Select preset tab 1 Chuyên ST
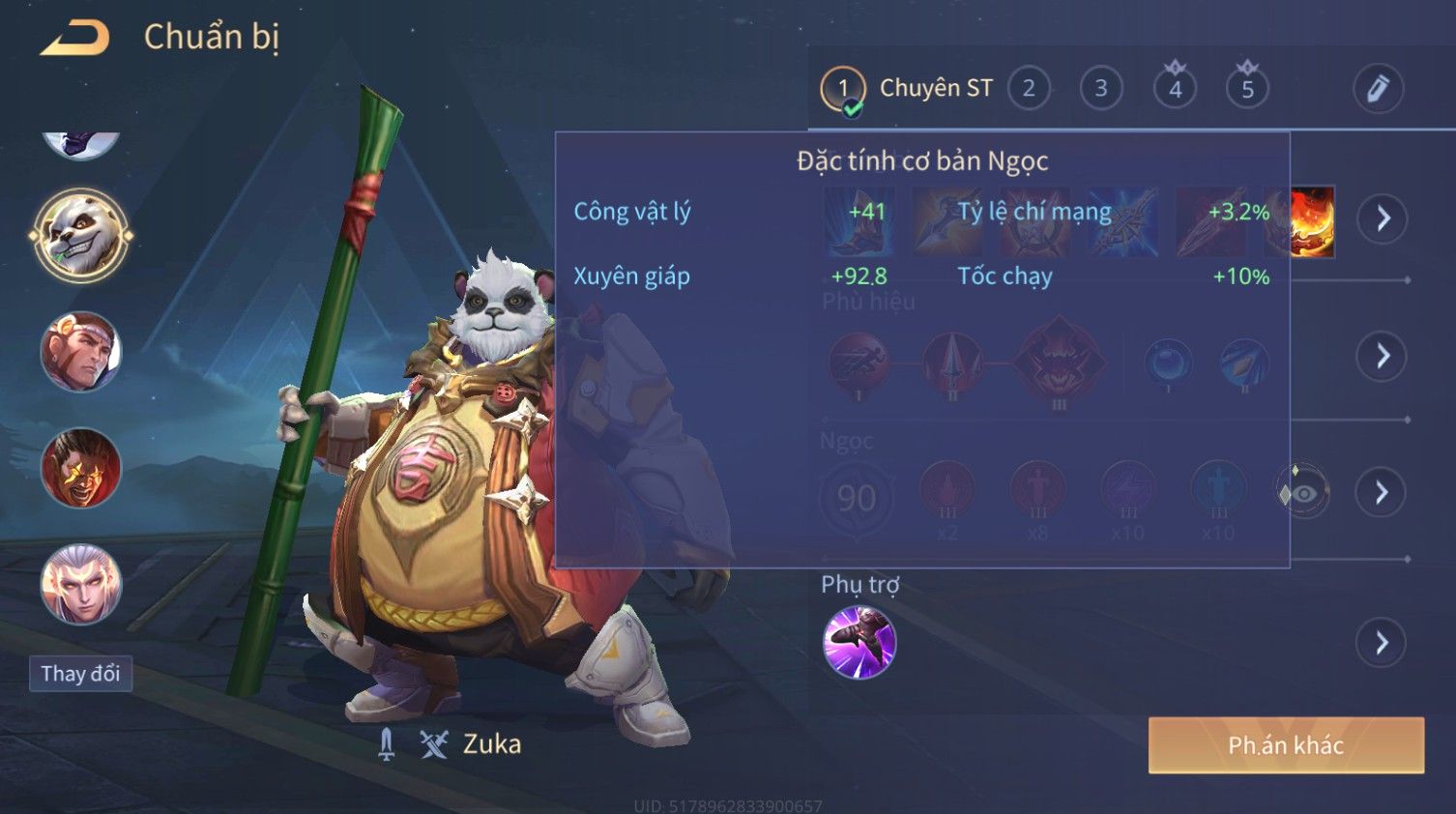 907,89
